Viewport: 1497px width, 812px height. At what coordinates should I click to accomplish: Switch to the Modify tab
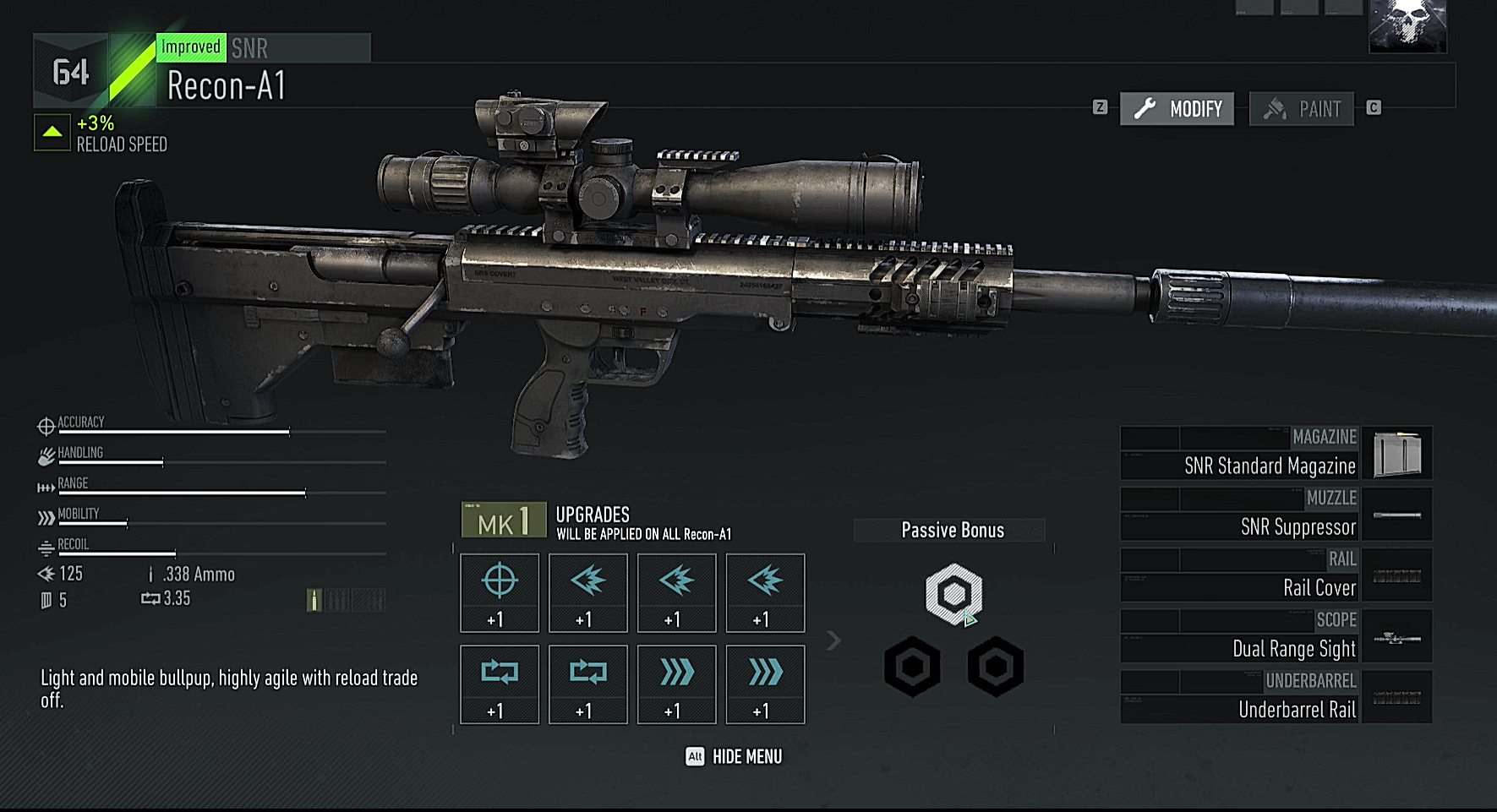click(x=1177, y=109)
